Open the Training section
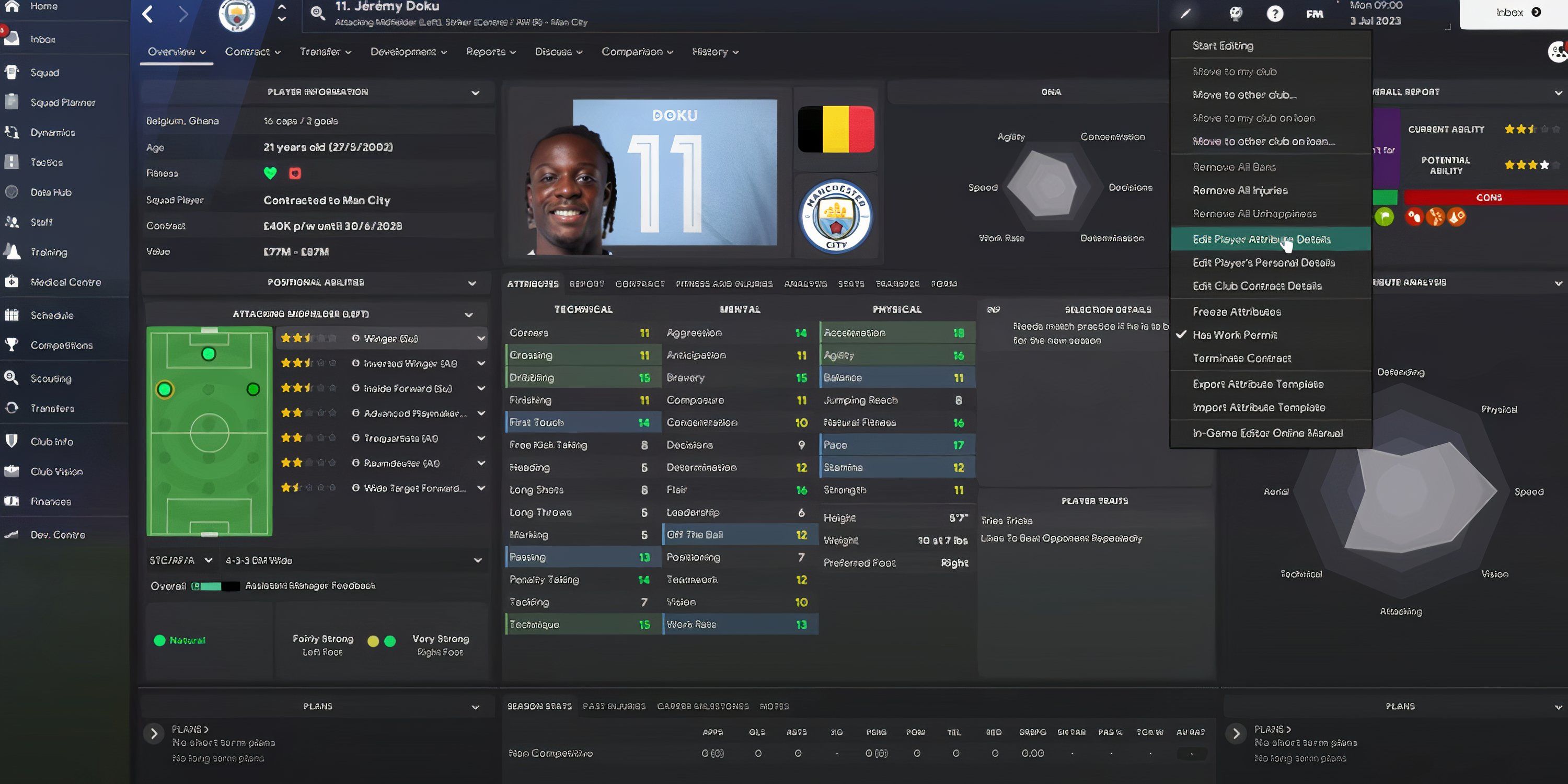This screenshot has height=784, width=1568. pyautogui.click(x=48, y=252)
